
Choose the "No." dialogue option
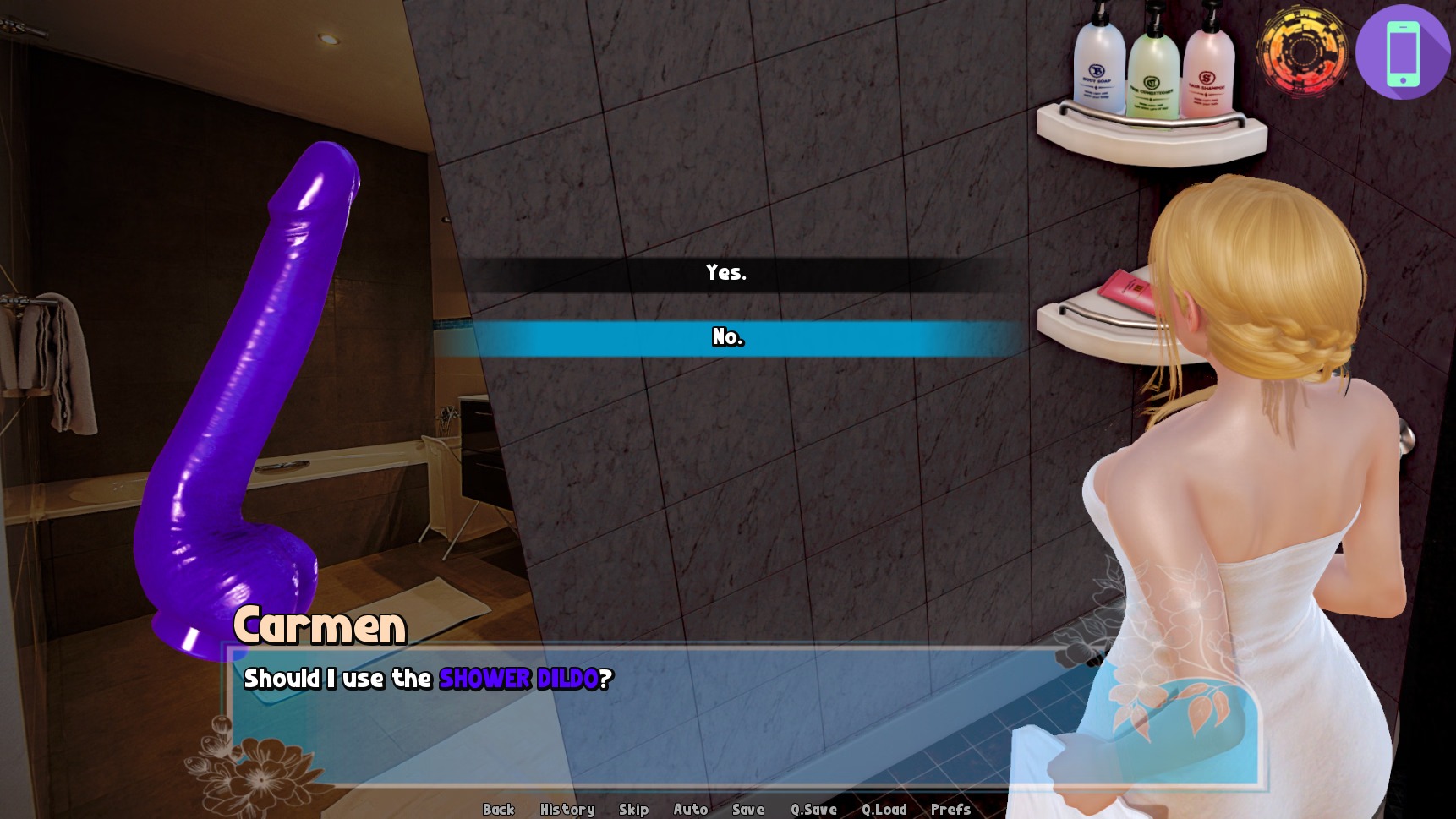pyautogui.click(x=727, y=338)
